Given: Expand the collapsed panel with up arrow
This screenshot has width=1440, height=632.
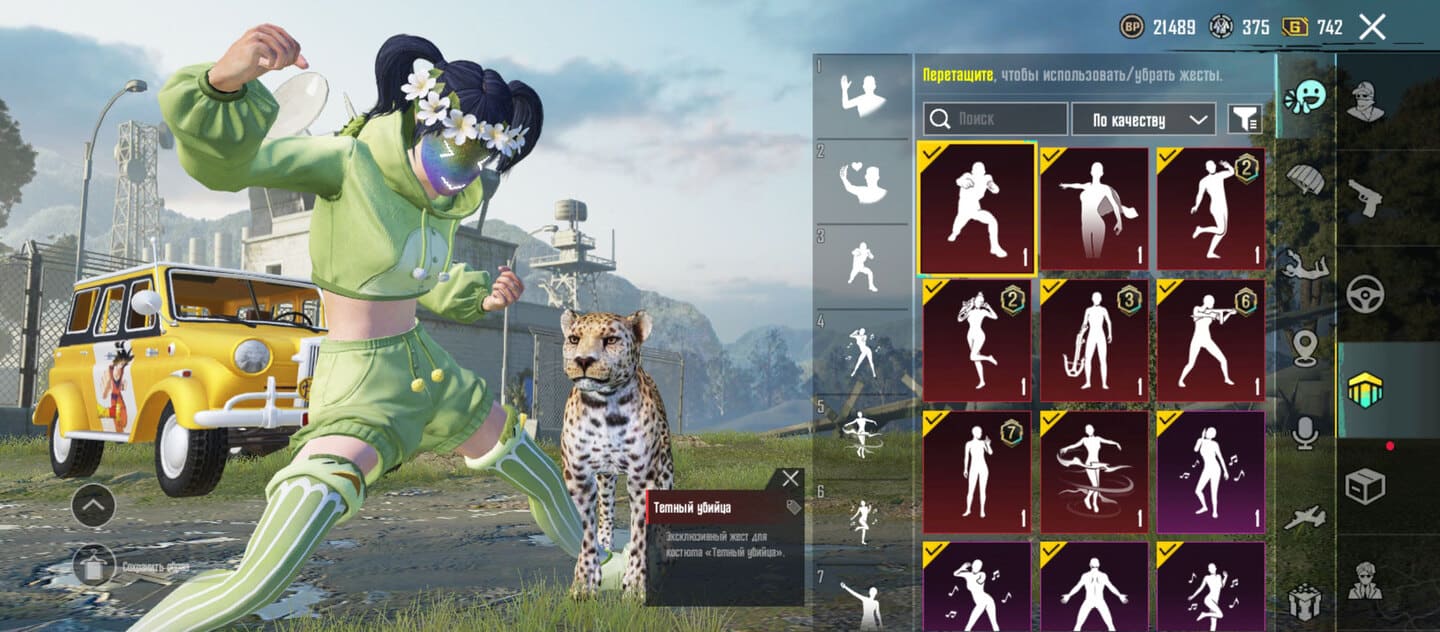Looking at the screenshot, I should [x=93, y=505].
